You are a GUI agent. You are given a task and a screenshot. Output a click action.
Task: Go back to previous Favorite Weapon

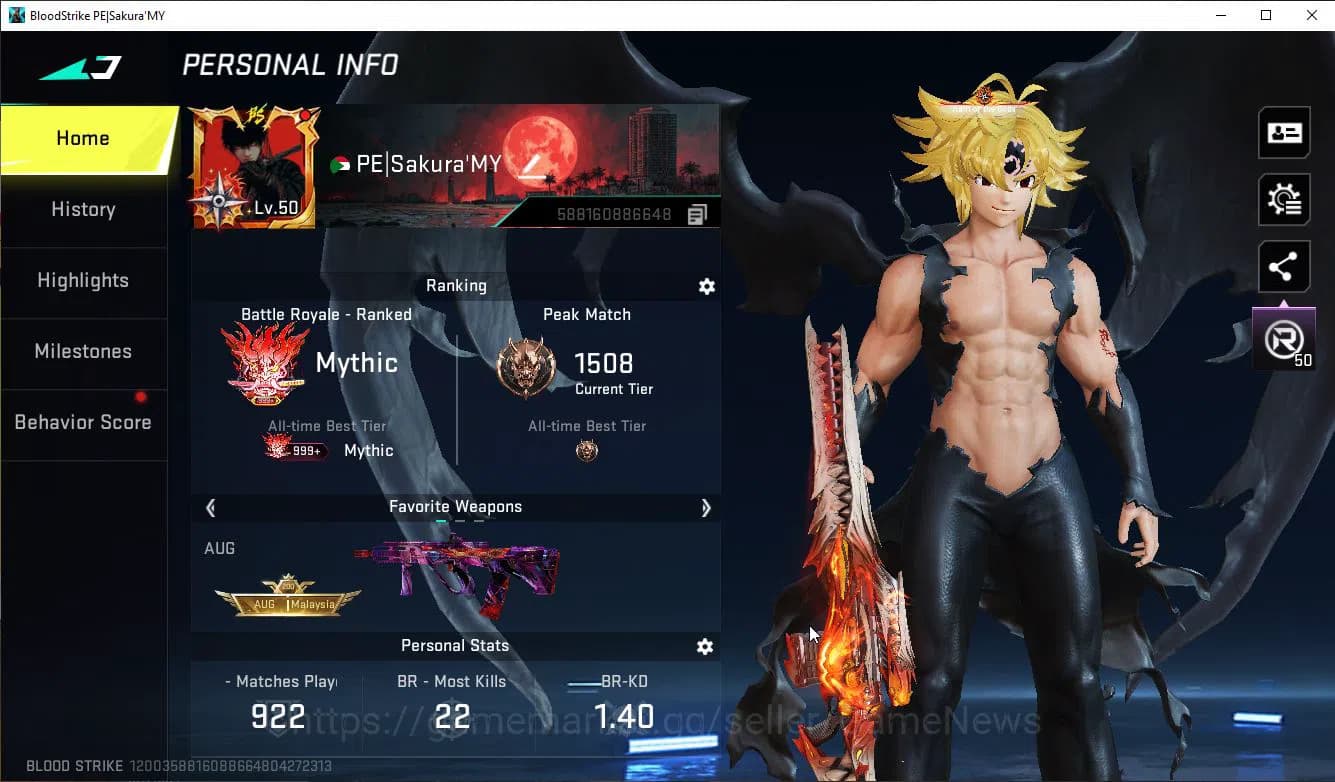click(210, 508)
